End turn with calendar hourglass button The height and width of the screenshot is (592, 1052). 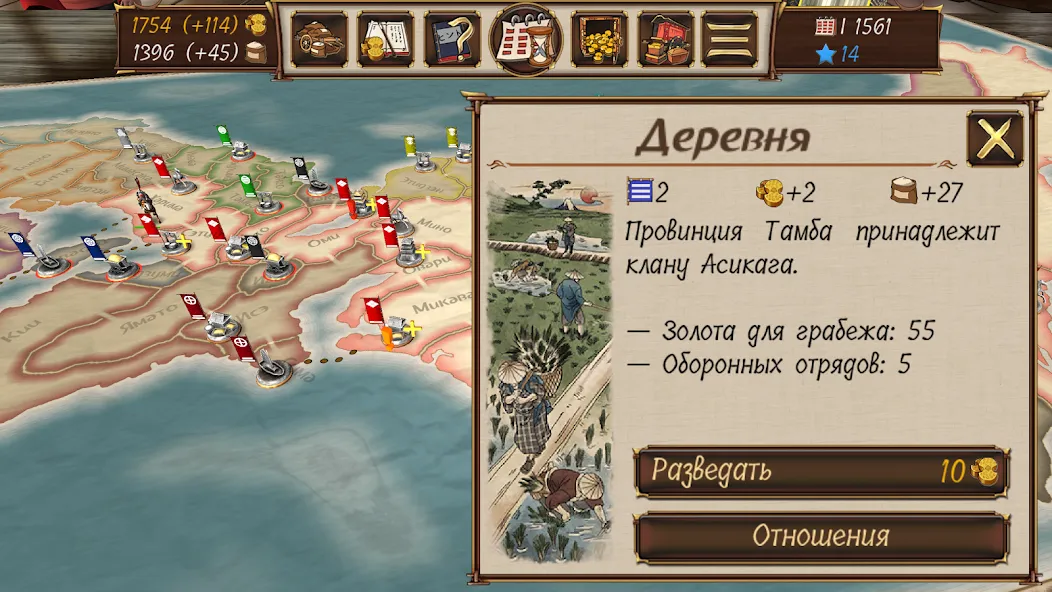pos(526,40)
